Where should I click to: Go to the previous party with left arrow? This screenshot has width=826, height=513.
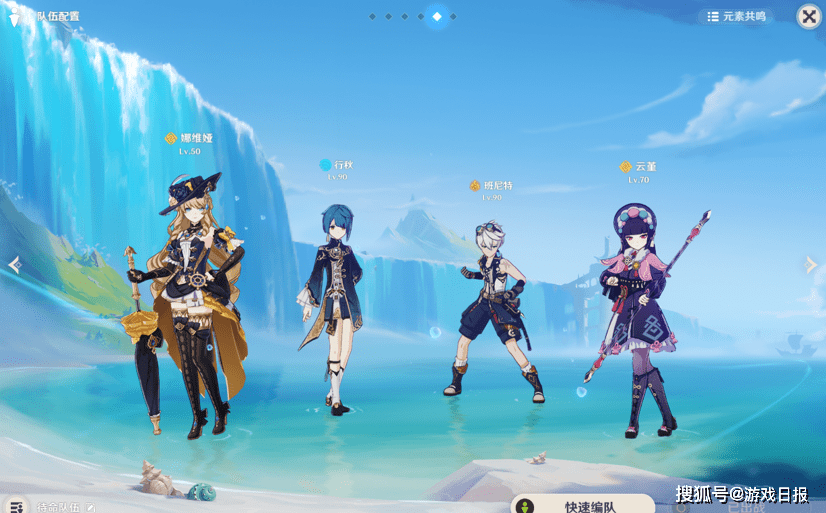coord(13,264)
